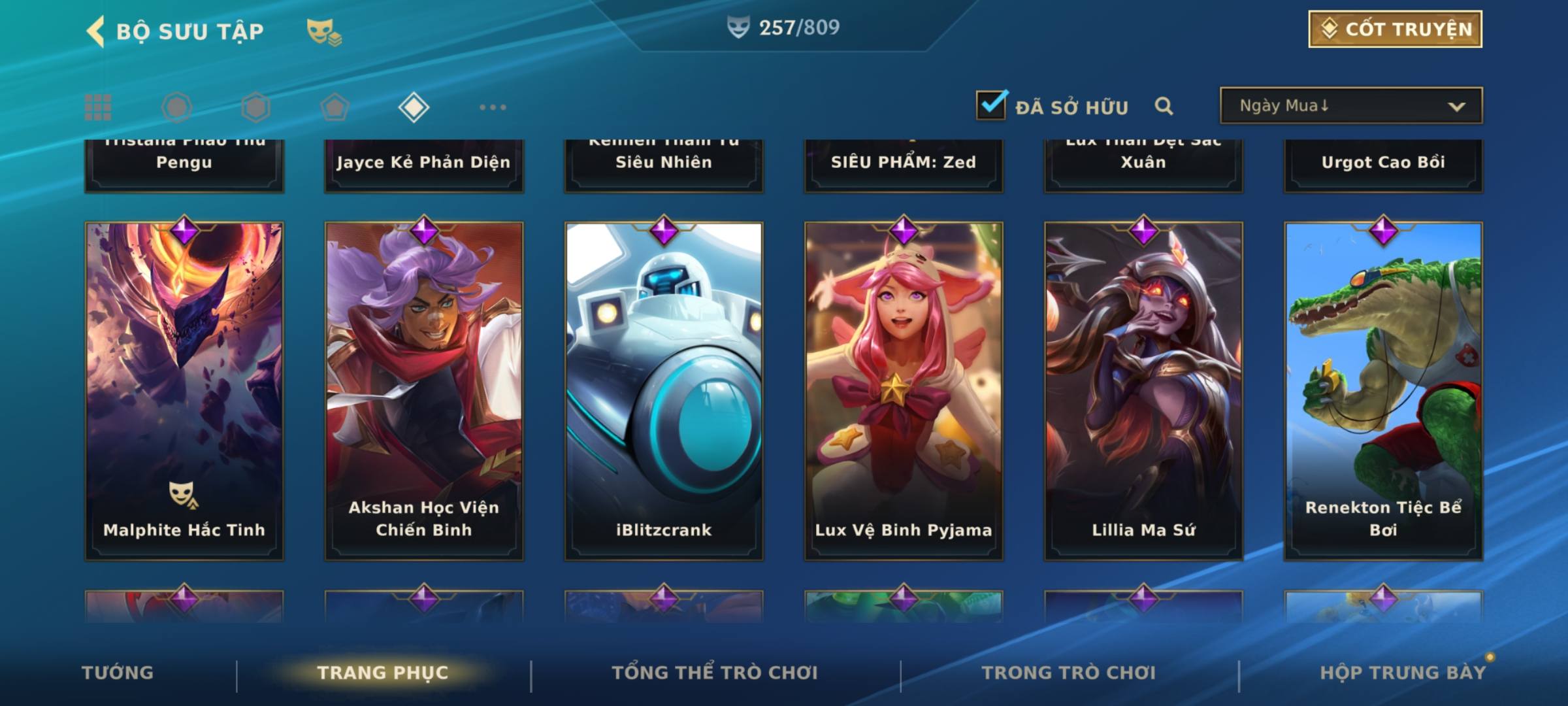Select the grid all-rarities filter icon
The image size is (1568, 706).
98,107
